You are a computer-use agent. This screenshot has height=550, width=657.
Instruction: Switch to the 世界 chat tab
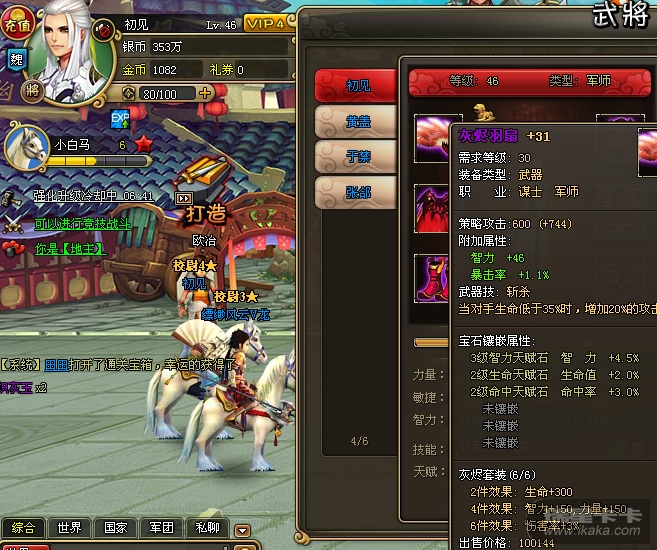pyautogui.click(x=69, y=527)
